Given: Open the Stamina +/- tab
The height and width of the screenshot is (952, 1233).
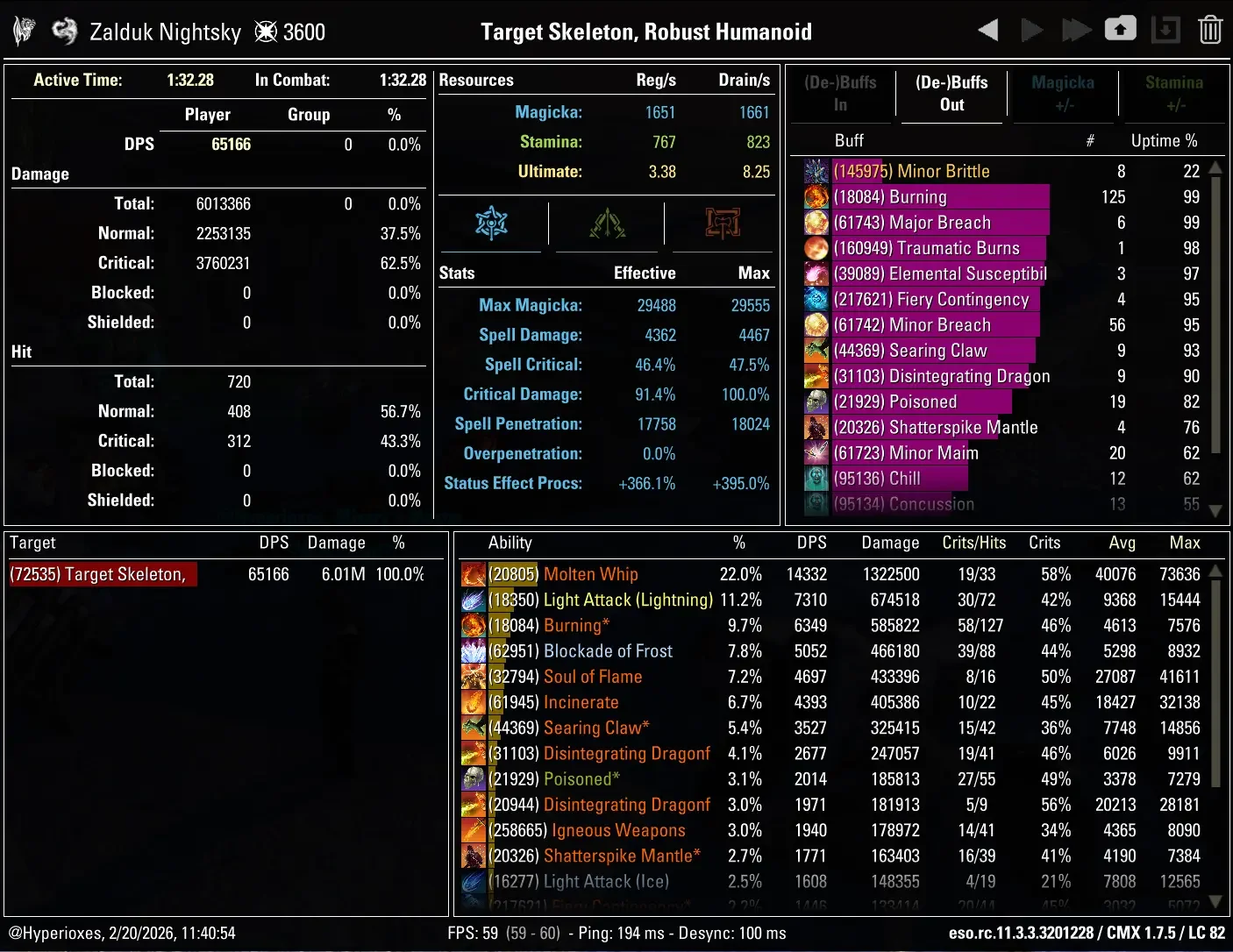Looking at the screenshot, I should [1175, 94].
